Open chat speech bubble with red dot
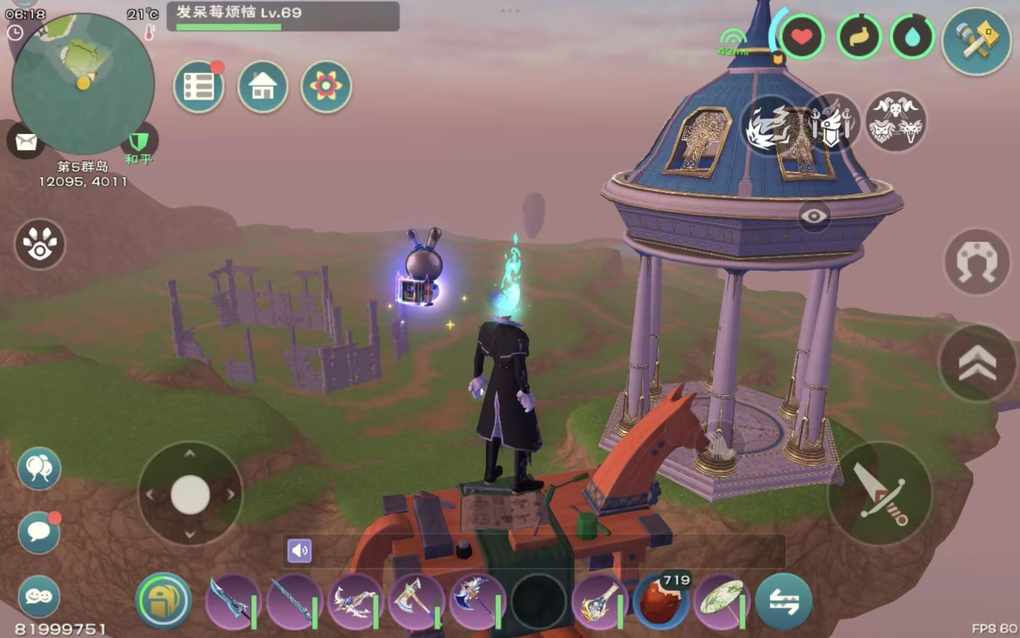This screenshot has width=1020, height=638. pos(39,532)
